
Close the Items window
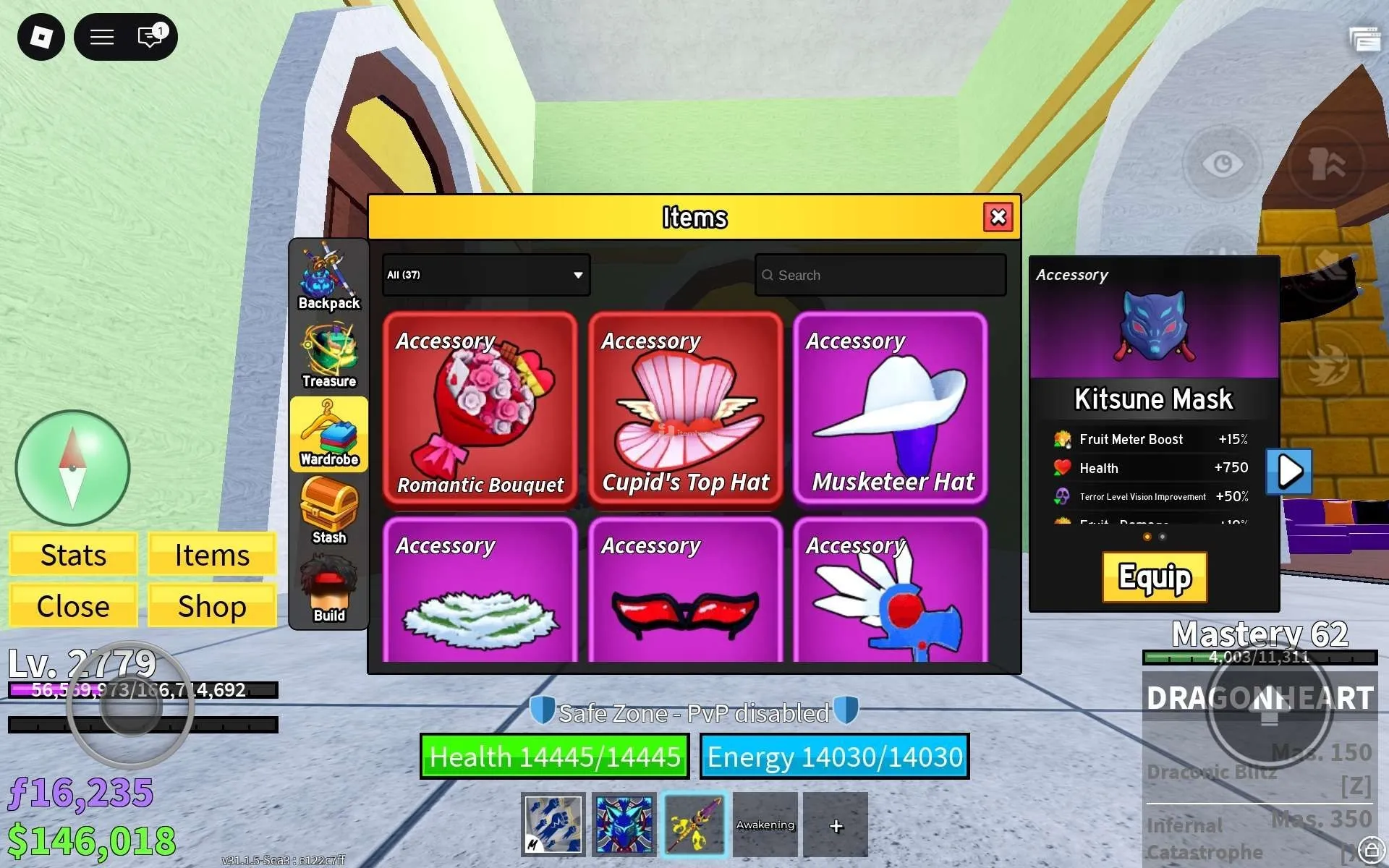pos(998,217)
